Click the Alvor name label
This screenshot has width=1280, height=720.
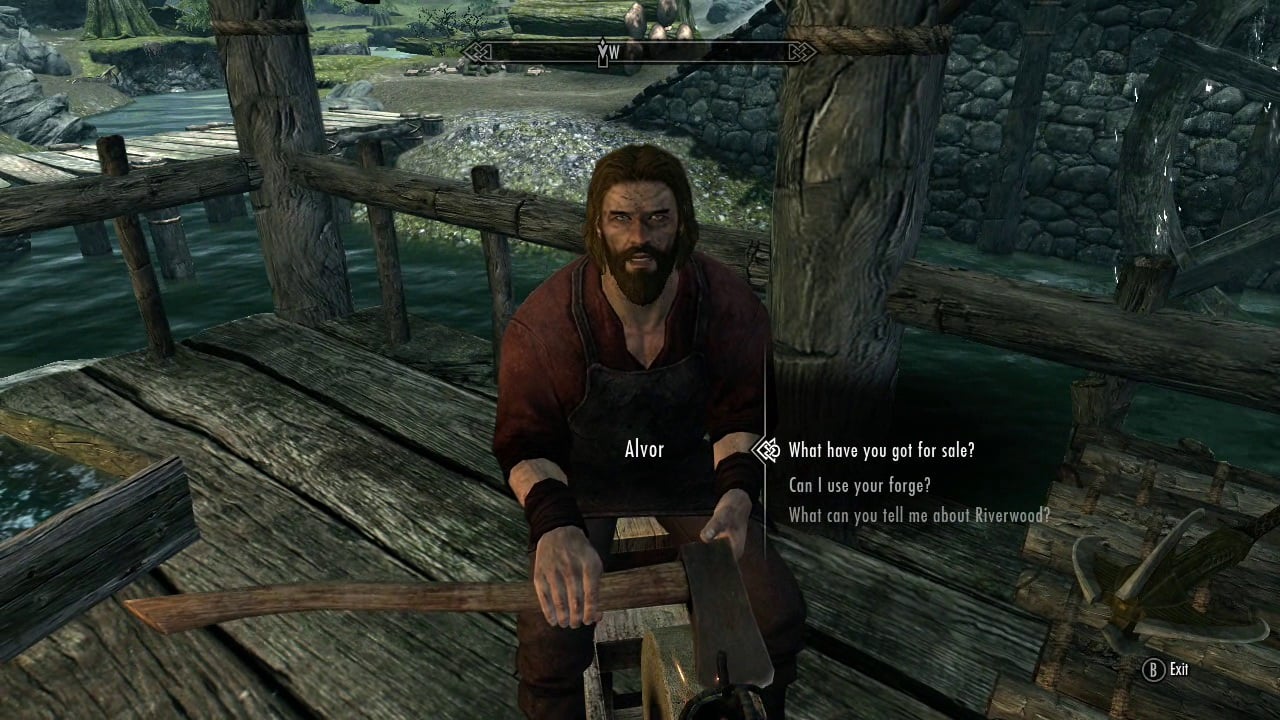[x=644, y=450]
